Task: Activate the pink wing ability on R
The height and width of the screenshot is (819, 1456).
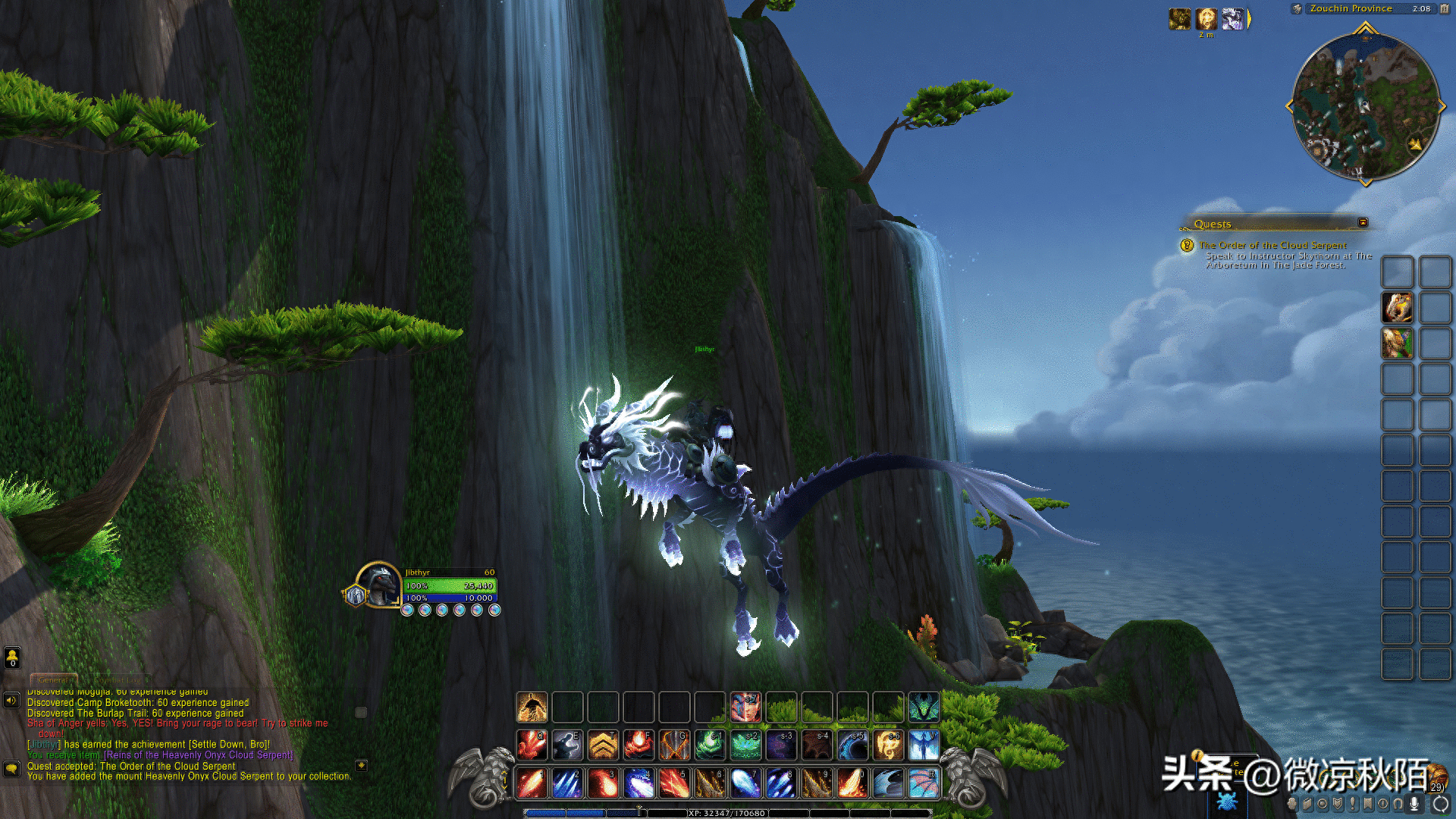Action: (x=924, y=783)
